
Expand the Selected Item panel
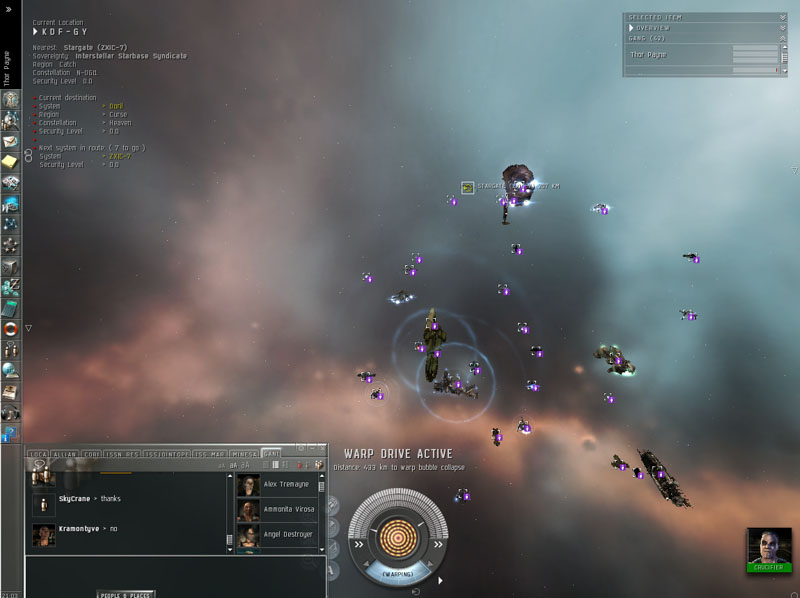(782, 17)
